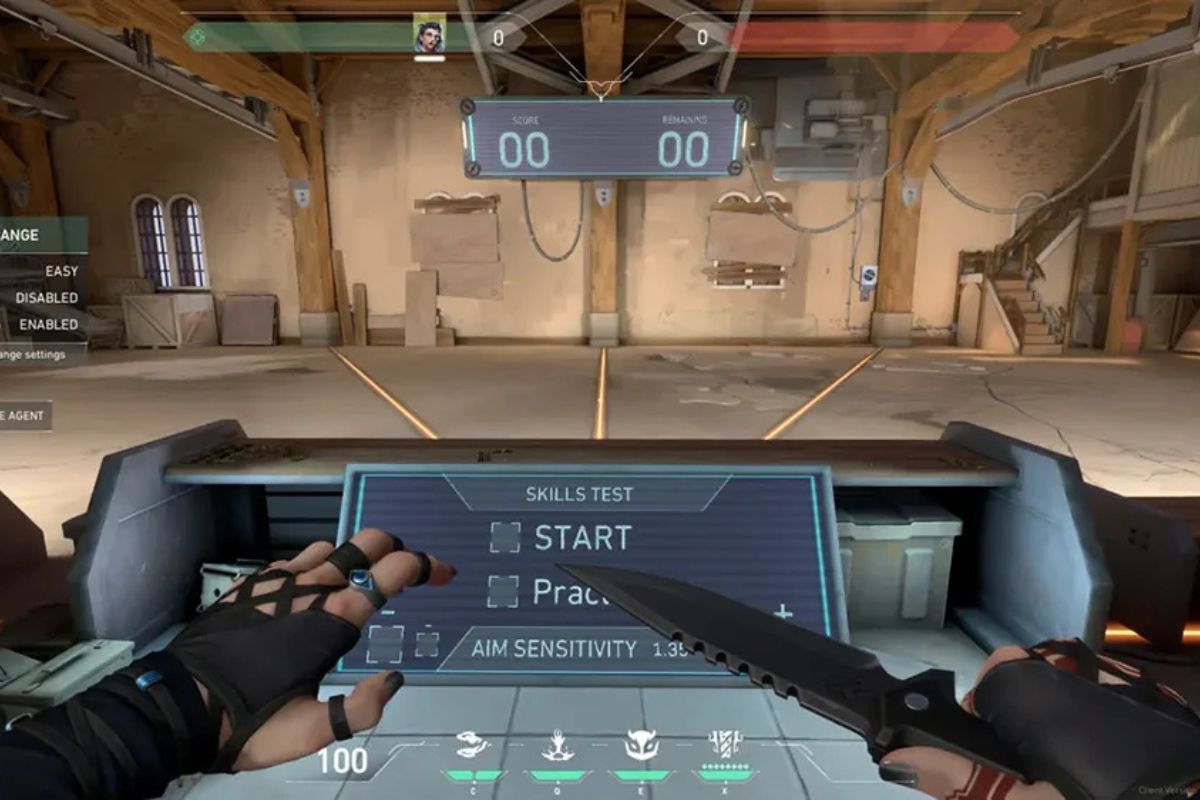1200x800 pixels.
Task: Click the Change Agent button
Action: 24,416
